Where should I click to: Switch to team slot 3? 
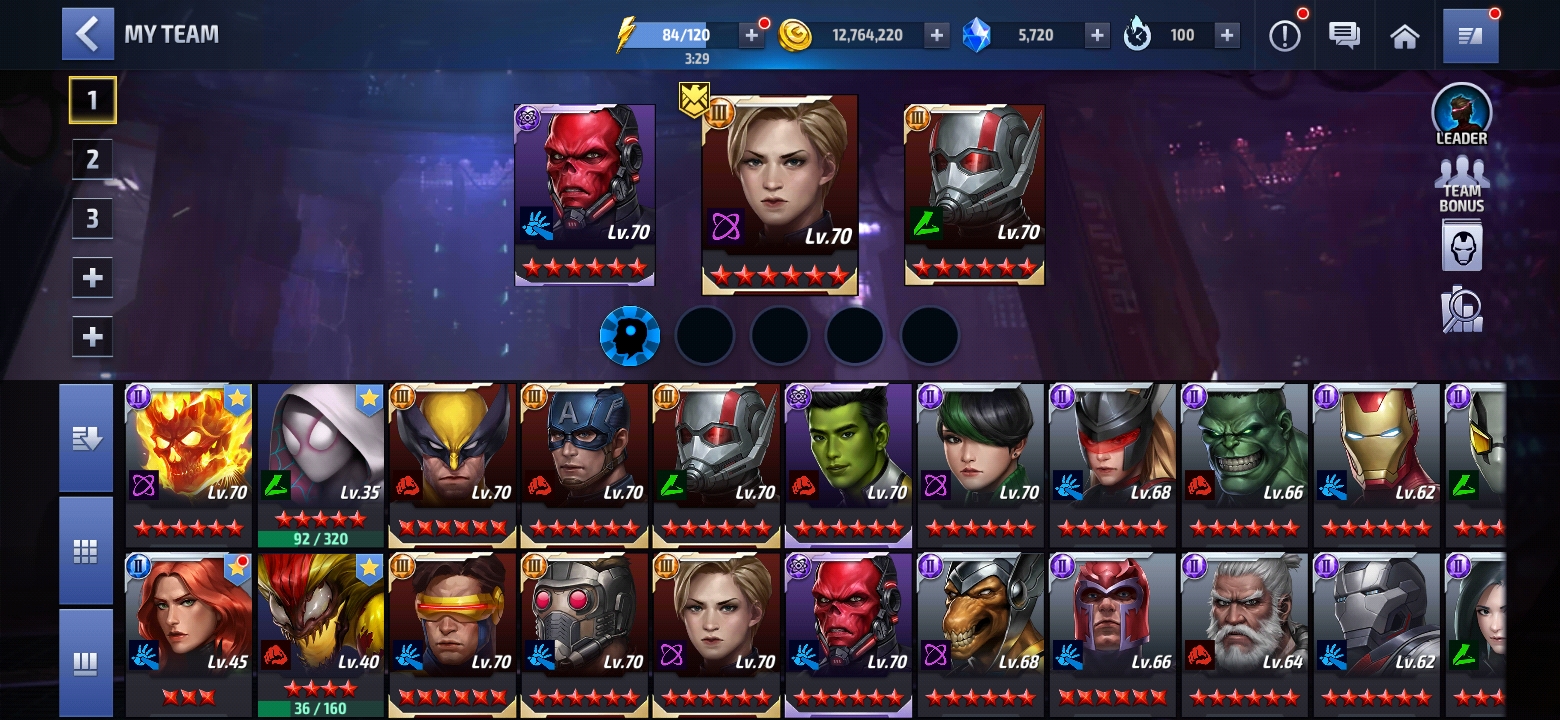click(92, 218)
